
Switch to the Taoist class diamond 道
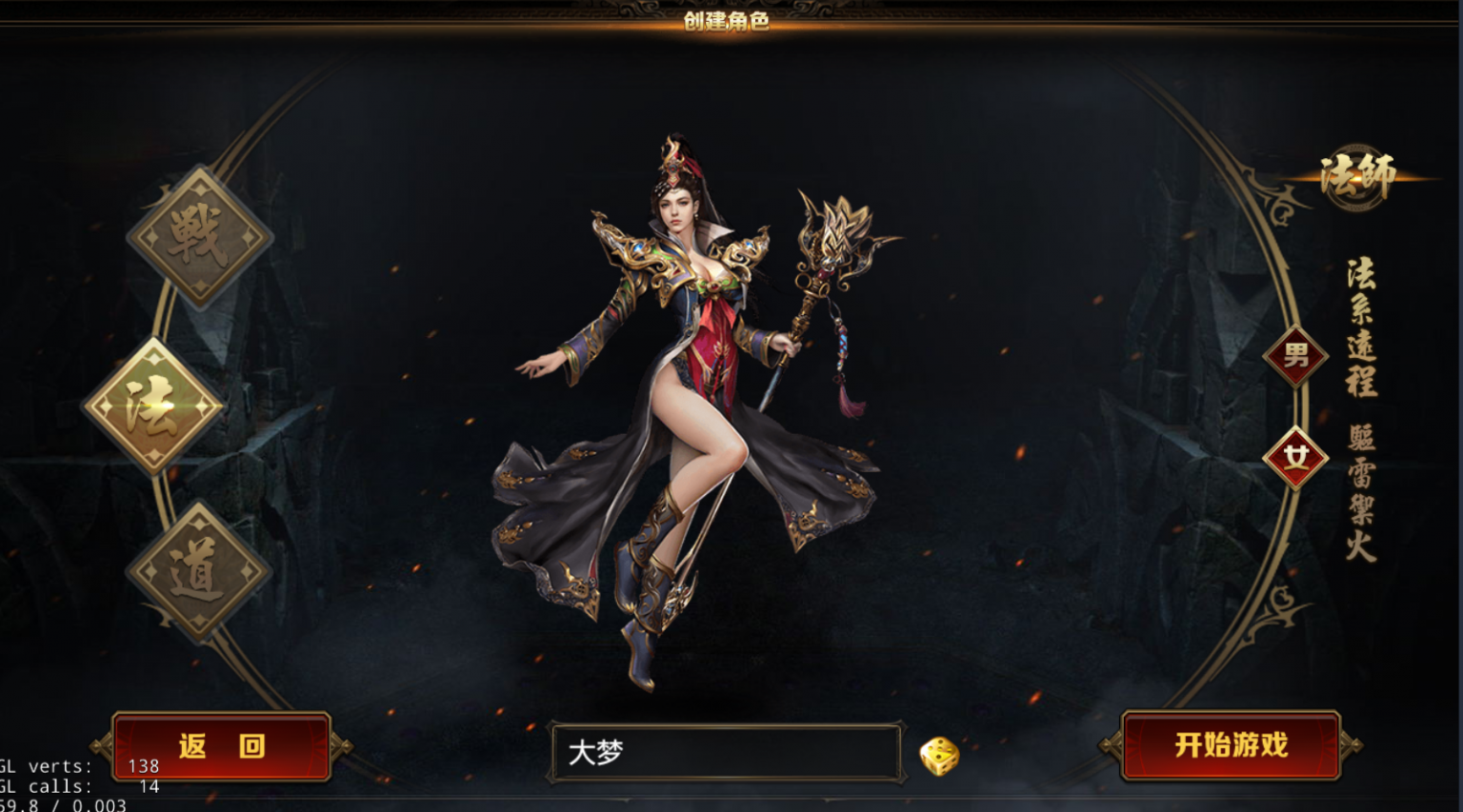(x=199, y=571)
